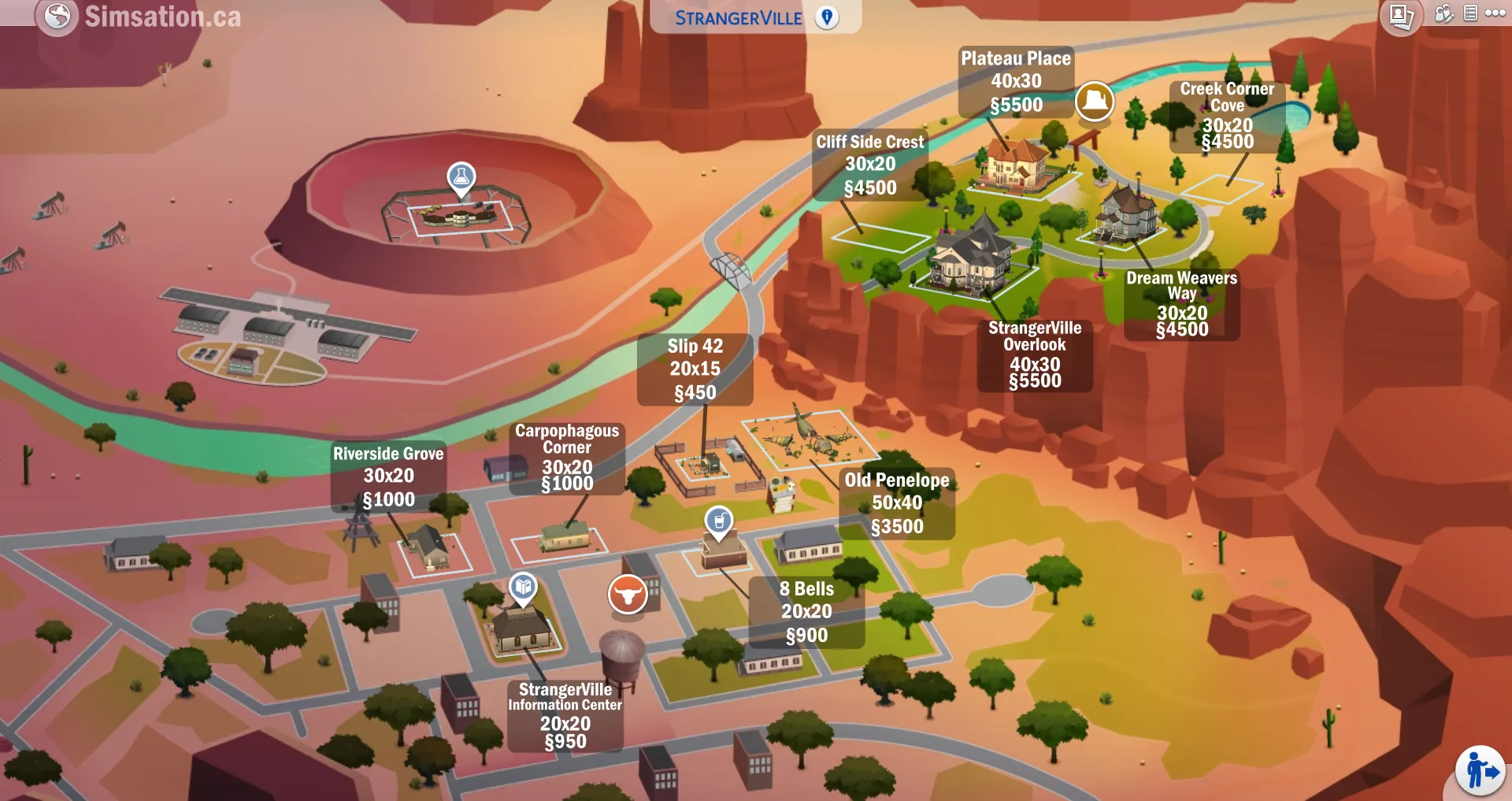The image size is (1512, 801).
Task: Open the screenshots gallery icon top right
Action: coord(1402,14)
